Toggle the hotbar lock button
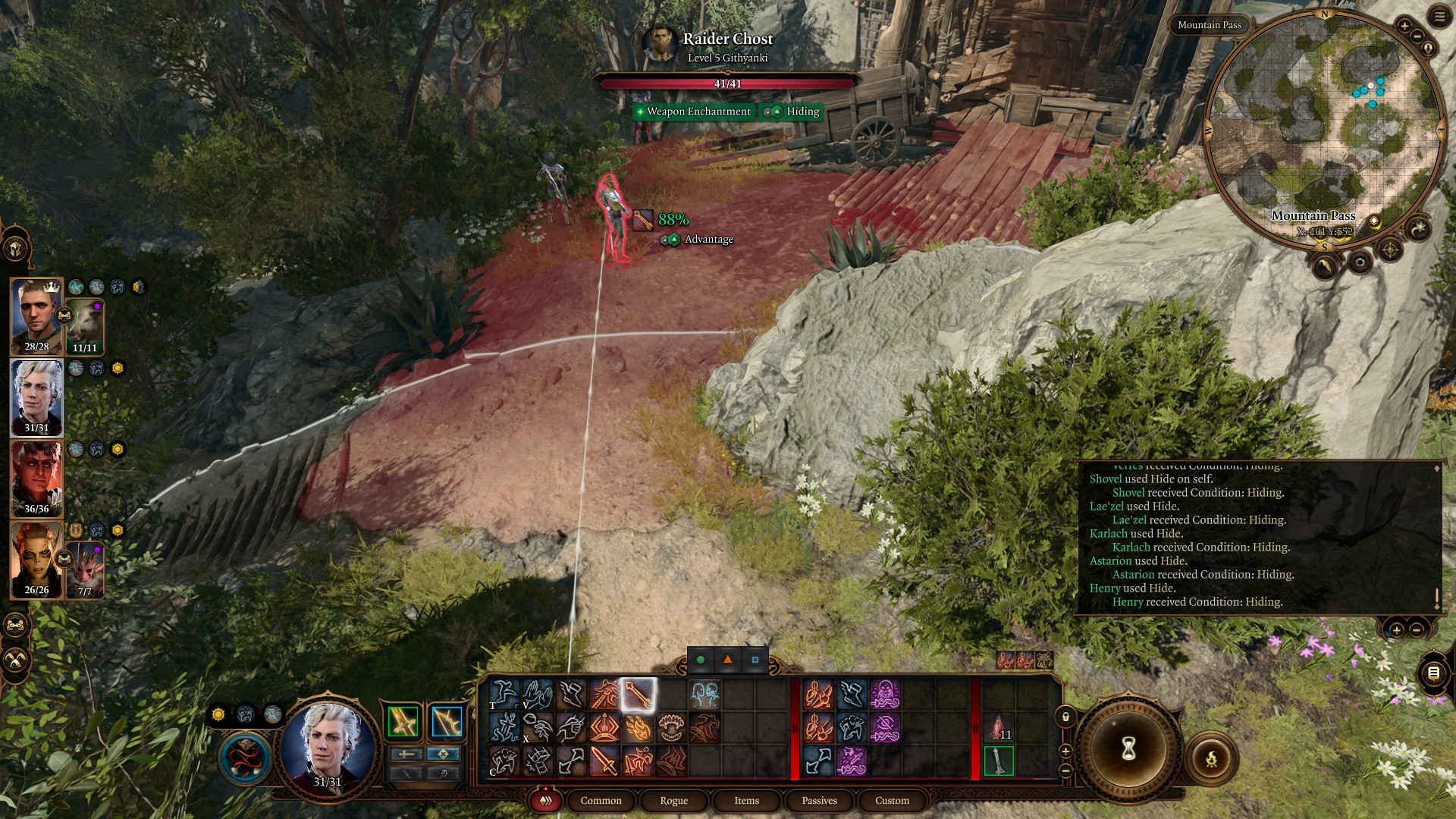1456x819 pixels. point(1065,717)
